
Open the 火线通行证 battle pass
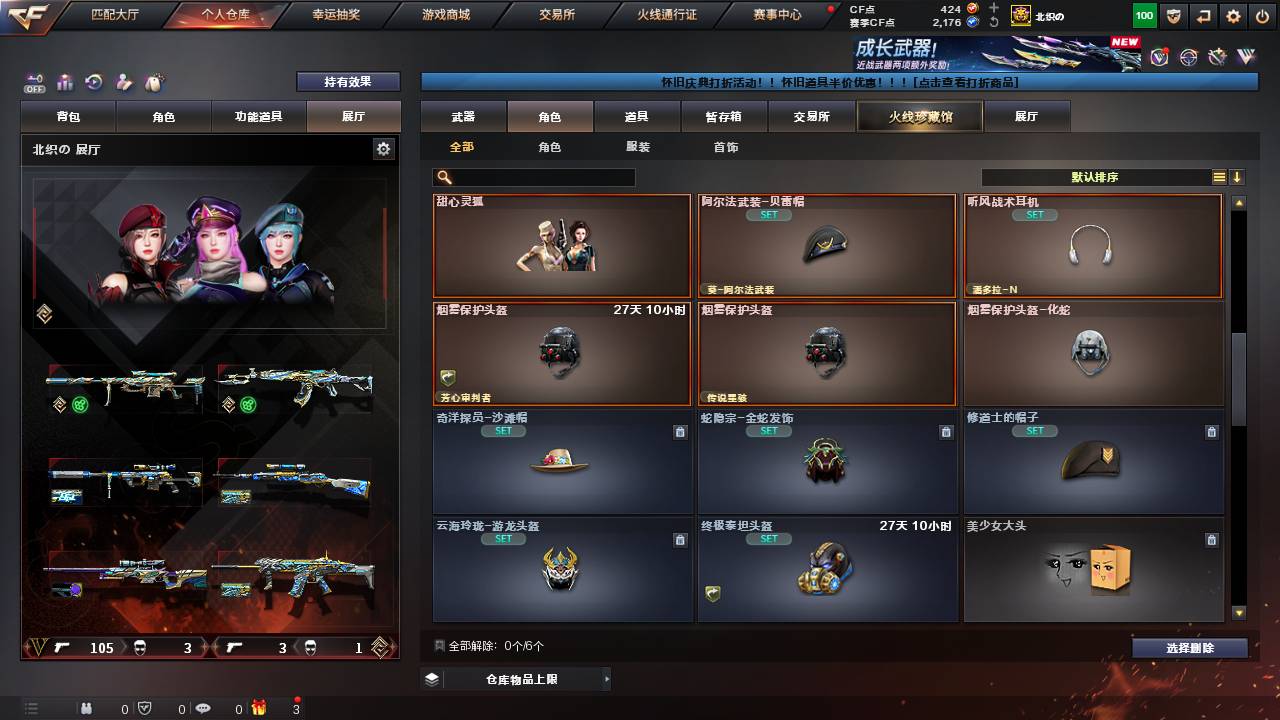(667, 15)
